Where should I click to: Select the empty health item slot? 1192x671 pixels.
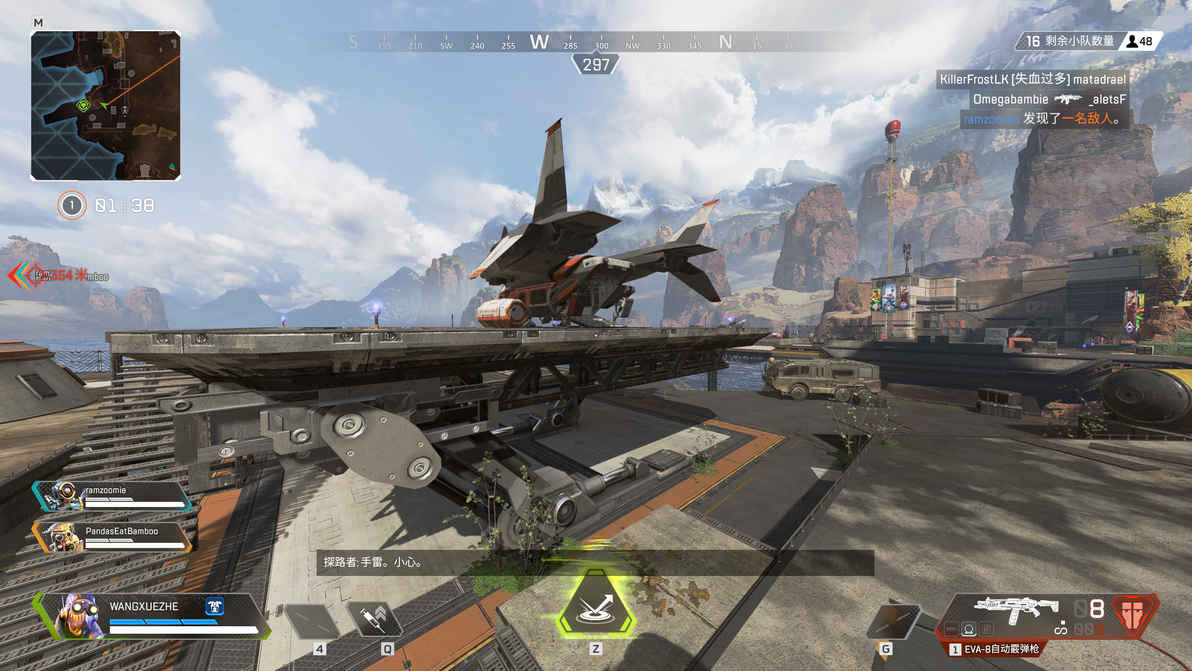point(311,621)
